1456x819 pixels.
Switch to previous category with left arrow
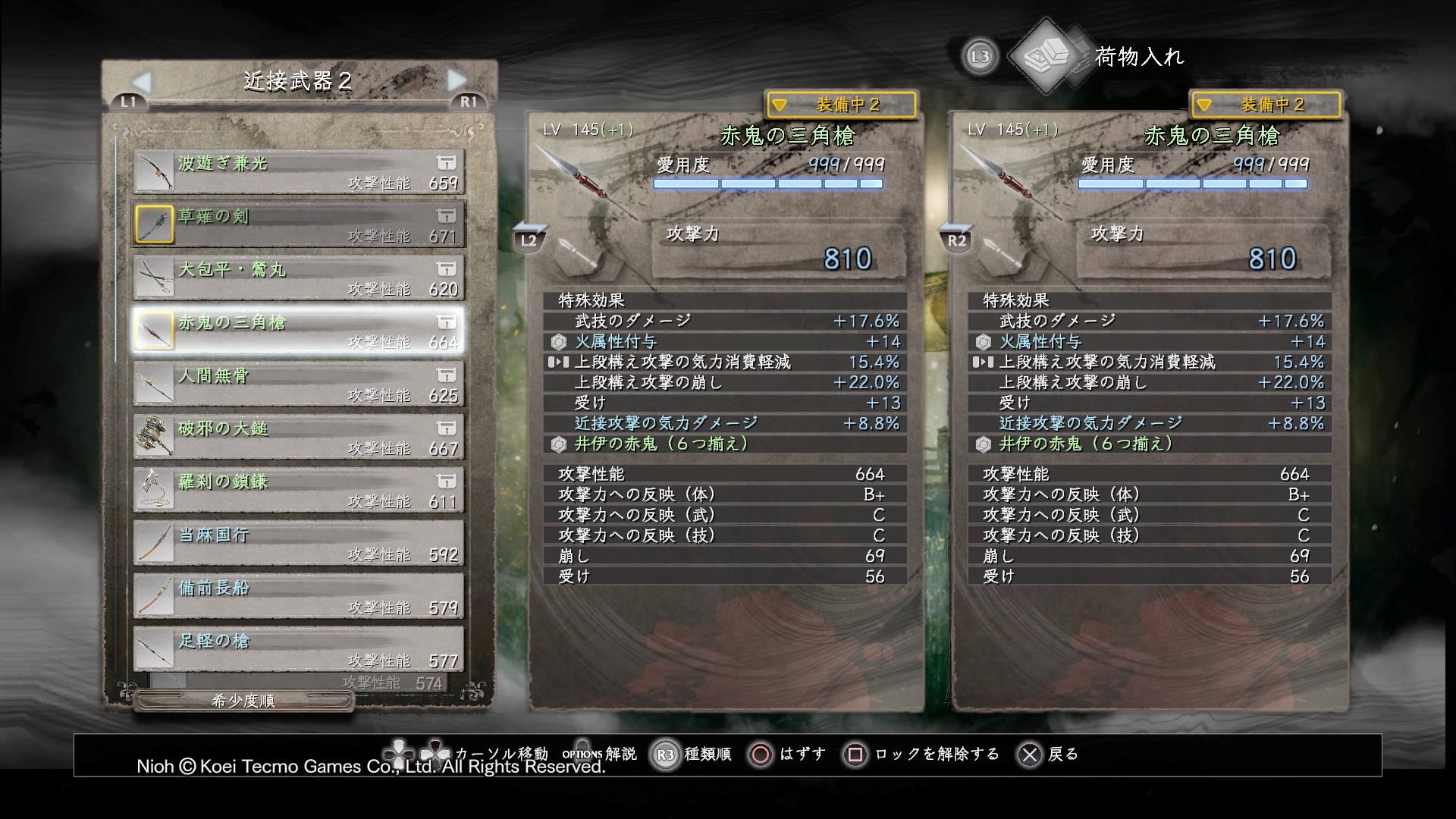click(142, 81)
